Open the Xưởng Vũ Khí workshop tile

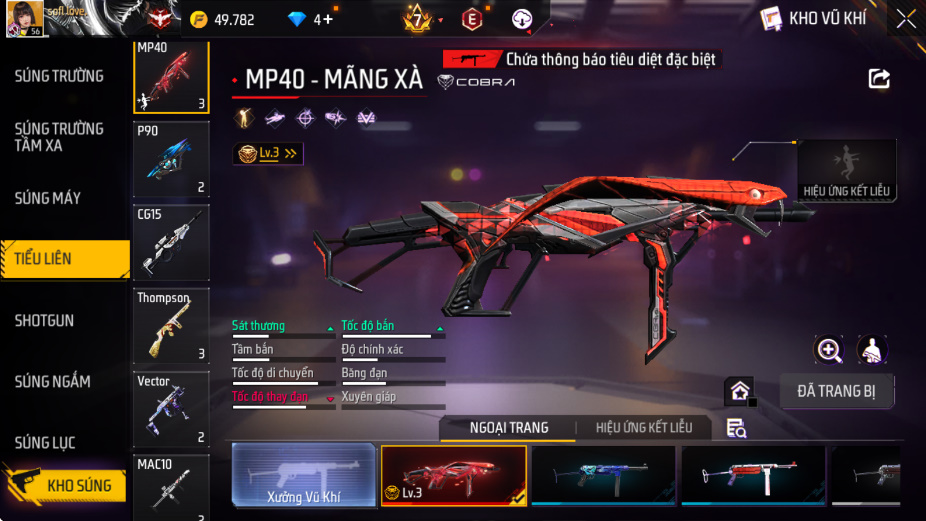click(x=304, y=474)
